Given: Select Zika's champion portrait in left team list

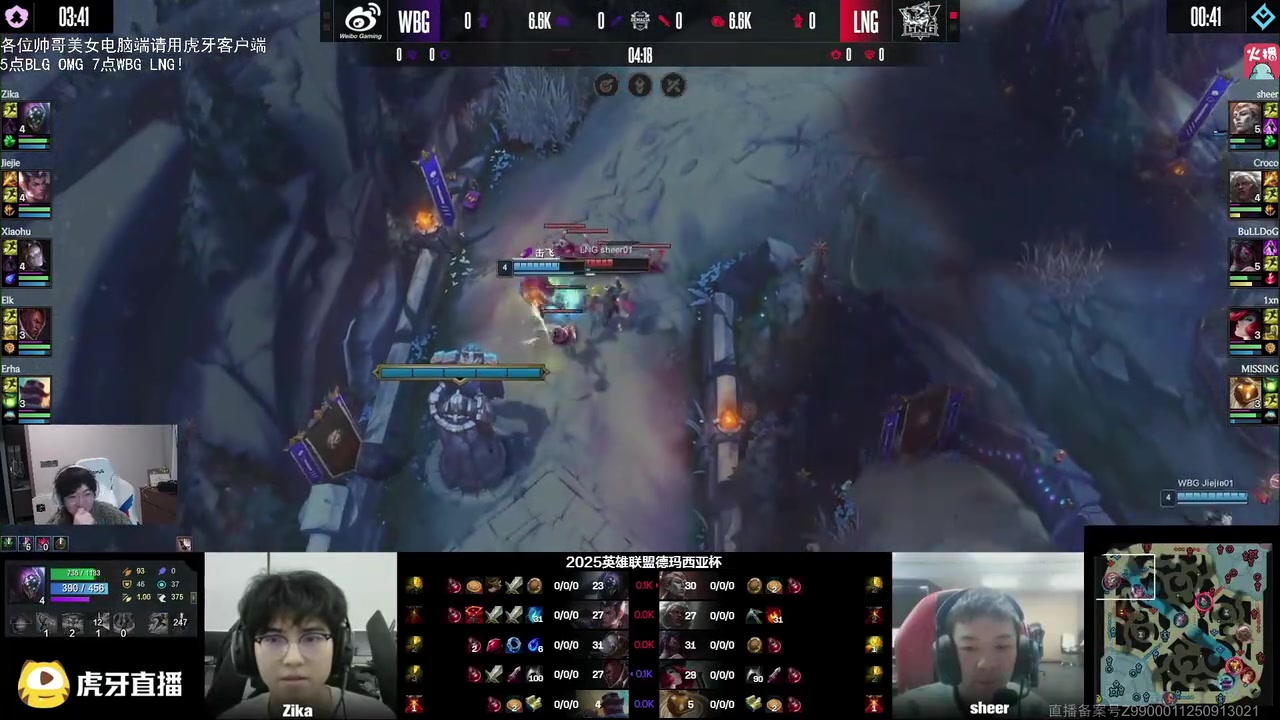Looking at the screenshot, I should [35, 118].
